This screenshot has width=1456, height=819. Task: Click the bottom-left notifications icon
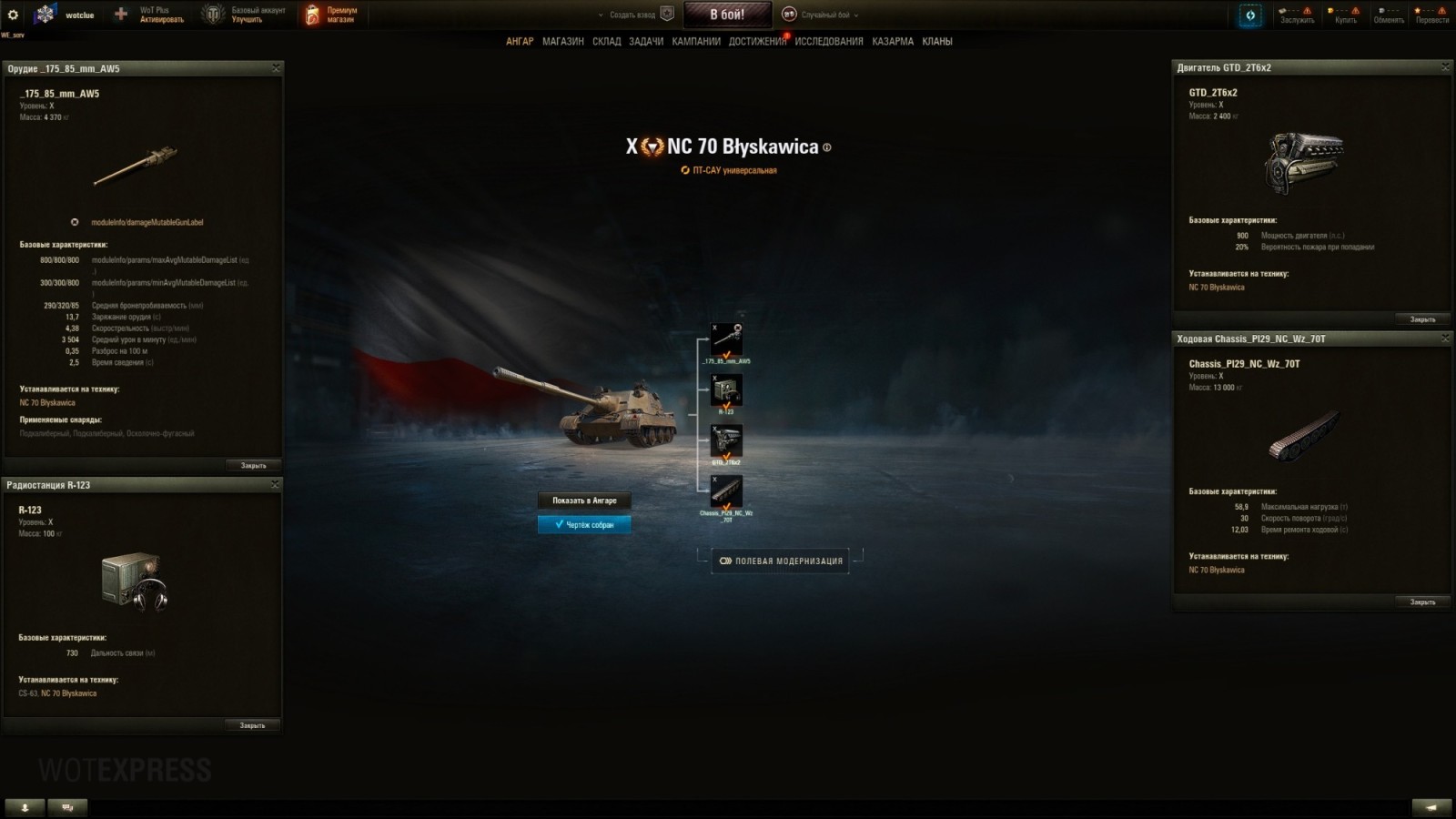point(23,806)
